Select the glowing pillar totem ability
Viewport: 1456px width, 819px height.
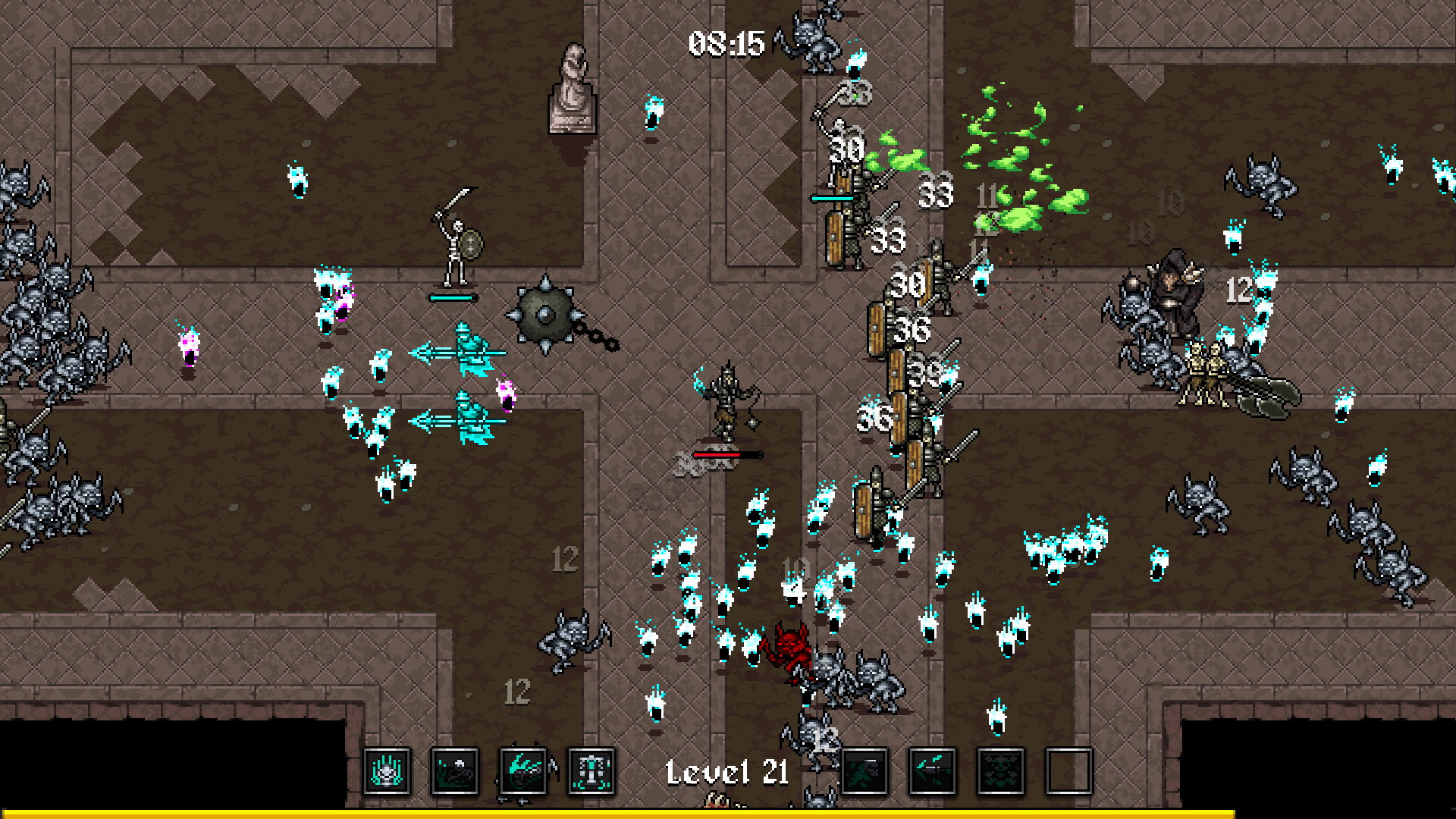591,771
